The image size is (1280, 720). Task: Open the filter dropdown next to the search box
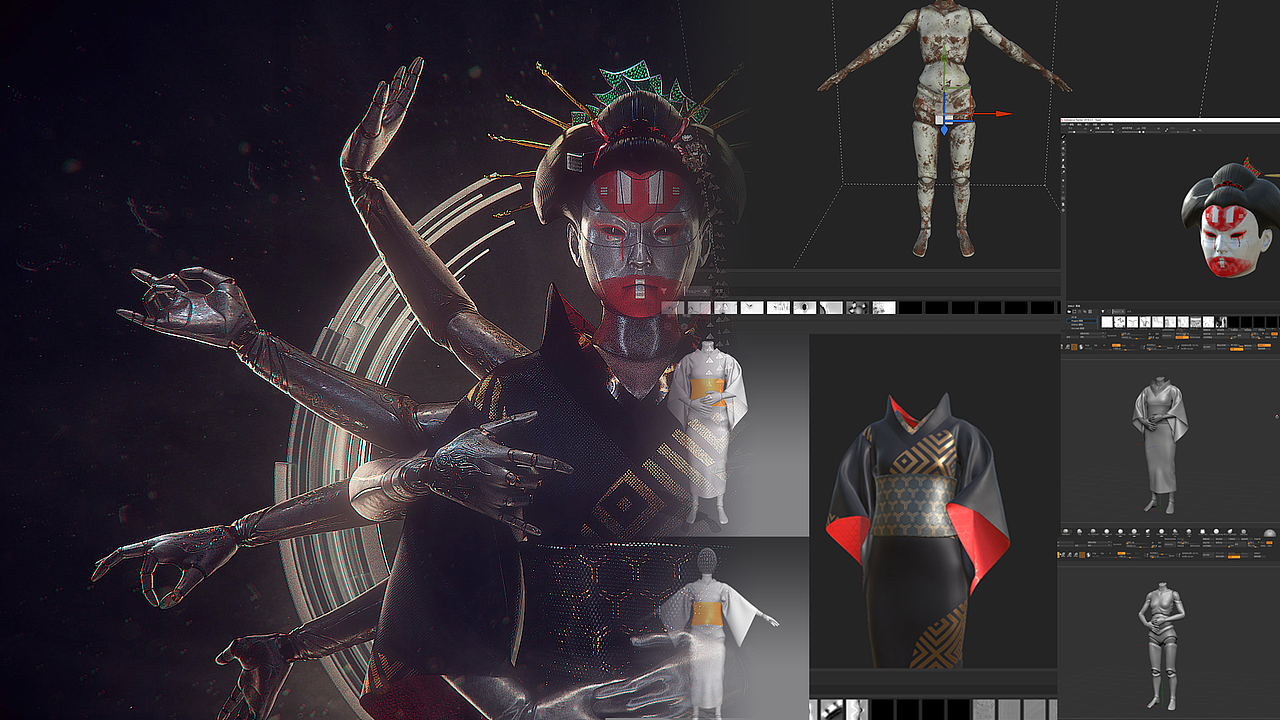coord(1129,311)
